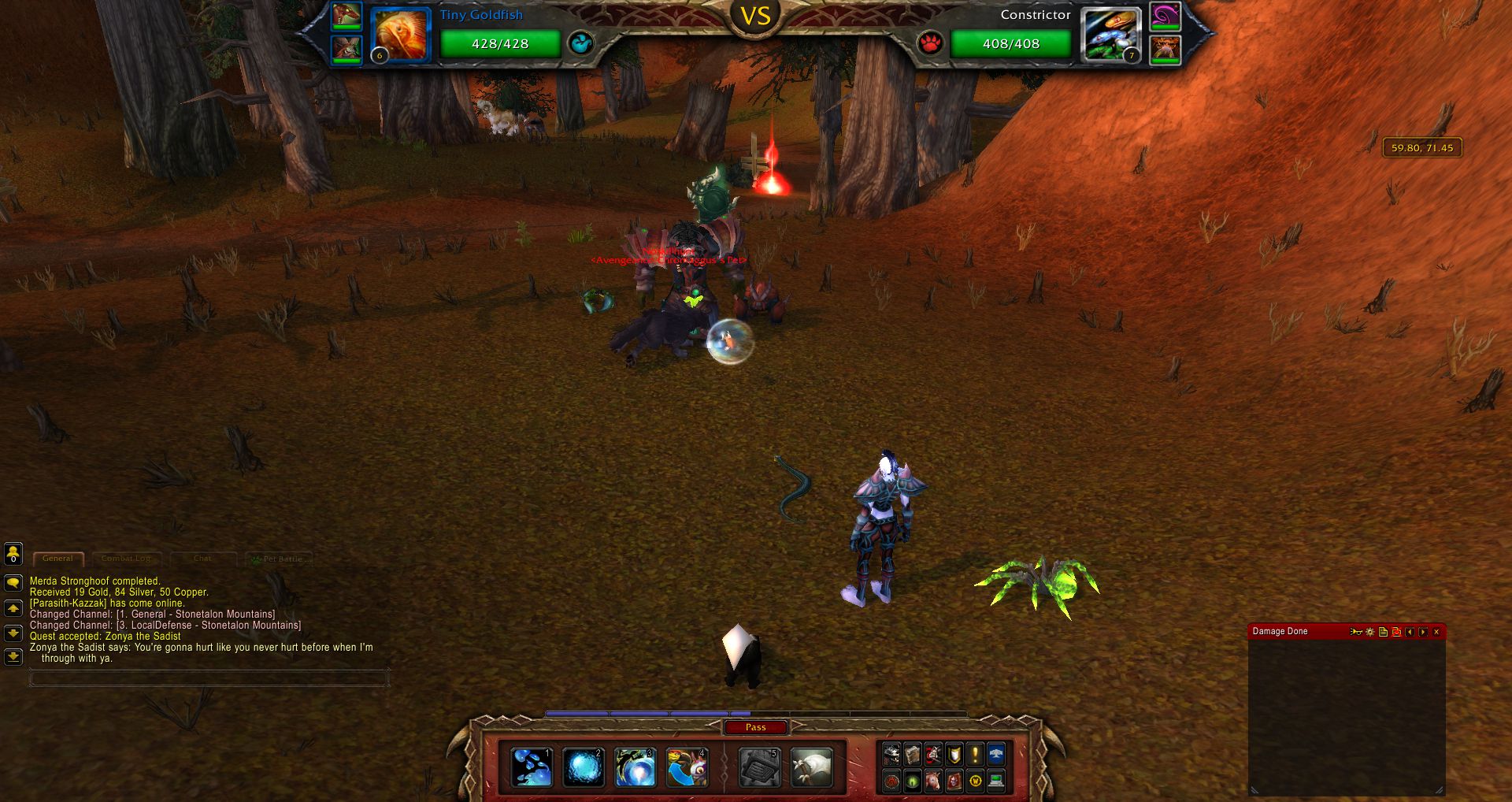This screenshot has height=802, width=1512.
Task: Open the social friends list button
Action: pyautogui.click(x=13, y=555)
